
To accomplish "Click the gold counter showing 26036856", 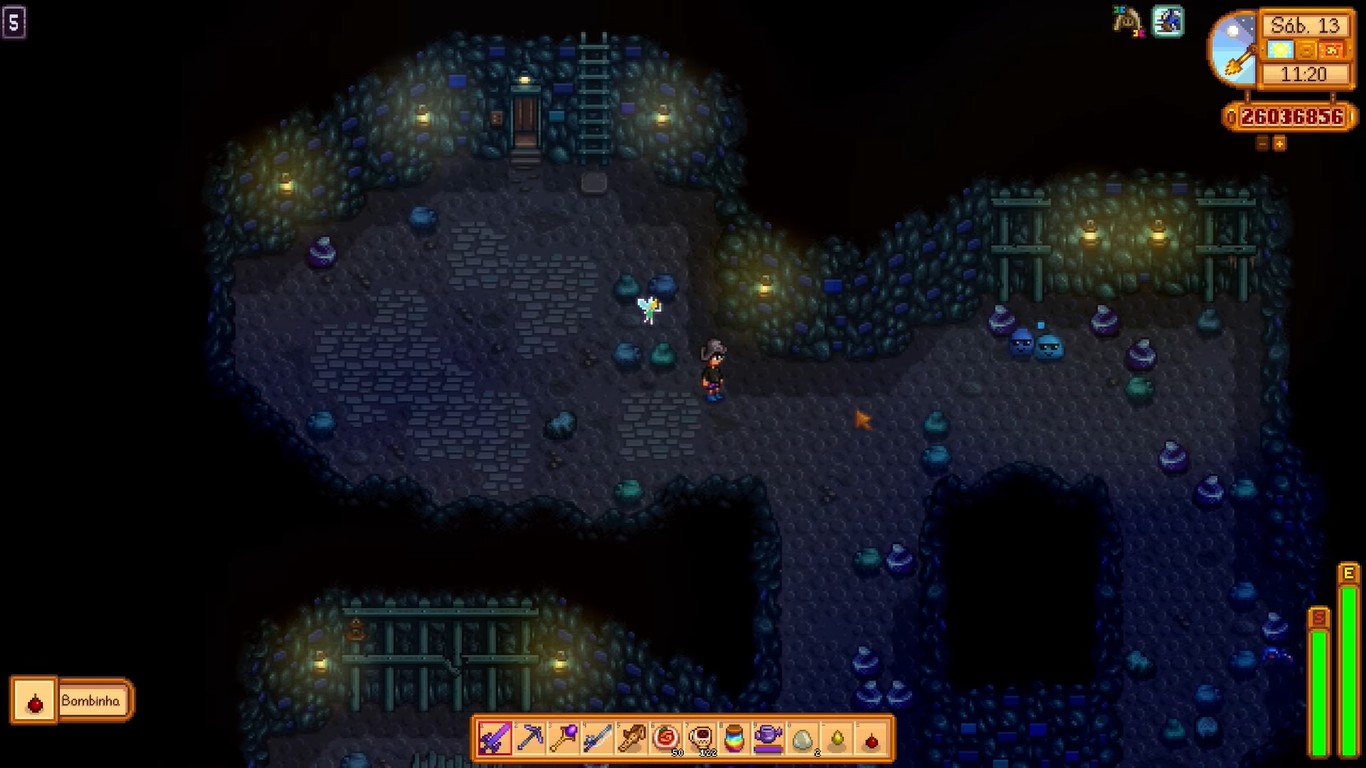I will pos(1291,117).
